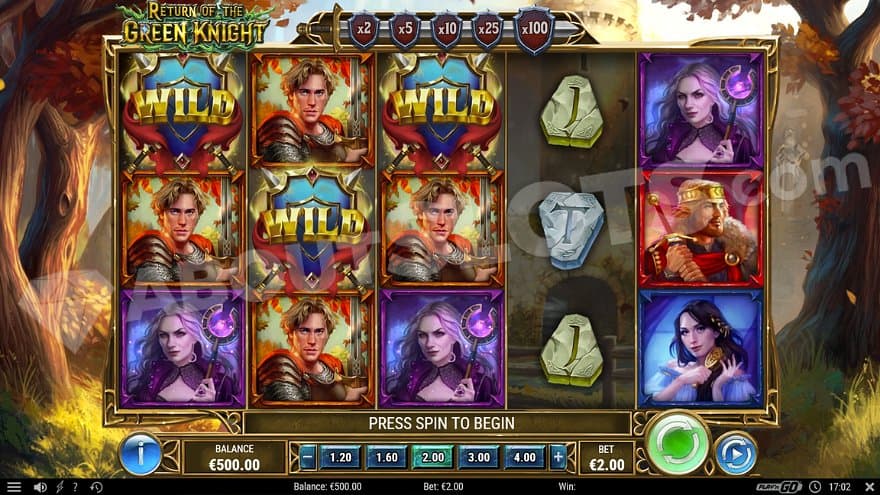Start autoplay with the blue button
The image size is (880, 495).
pyautogui.click(x=735, y=453)
